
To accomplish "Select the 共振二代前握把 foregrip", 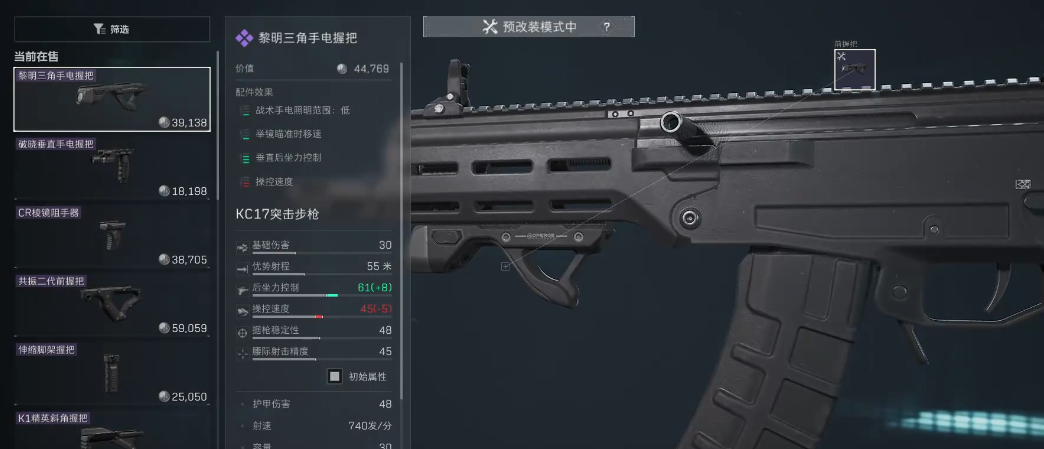I will (x=112, y=304).
